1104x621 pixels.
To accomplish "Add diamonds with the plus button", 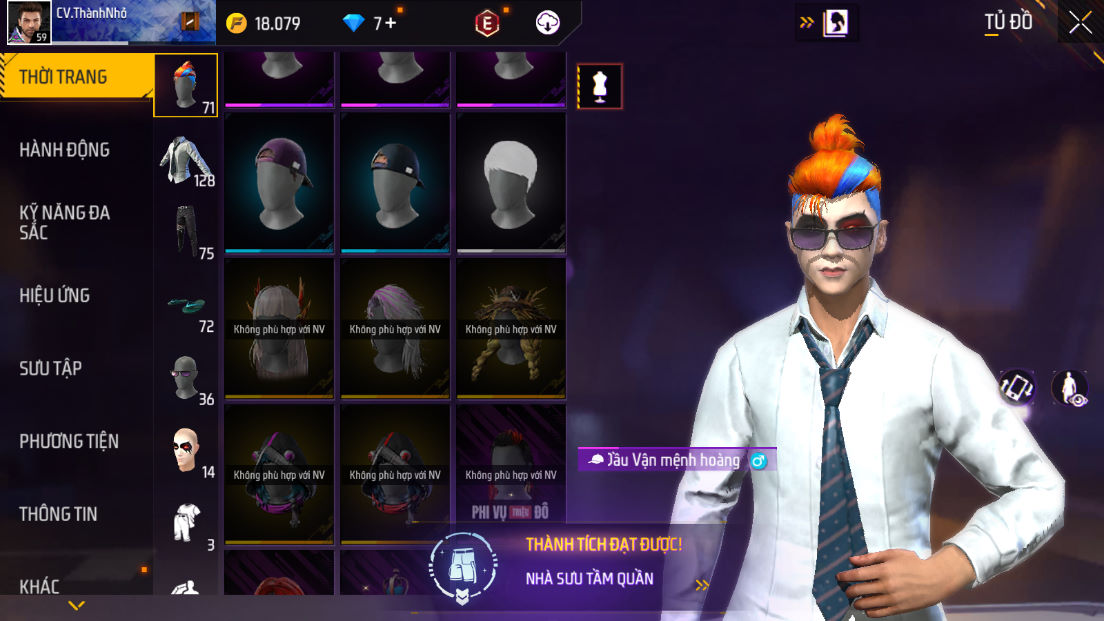I will click(x=391, y=23).
